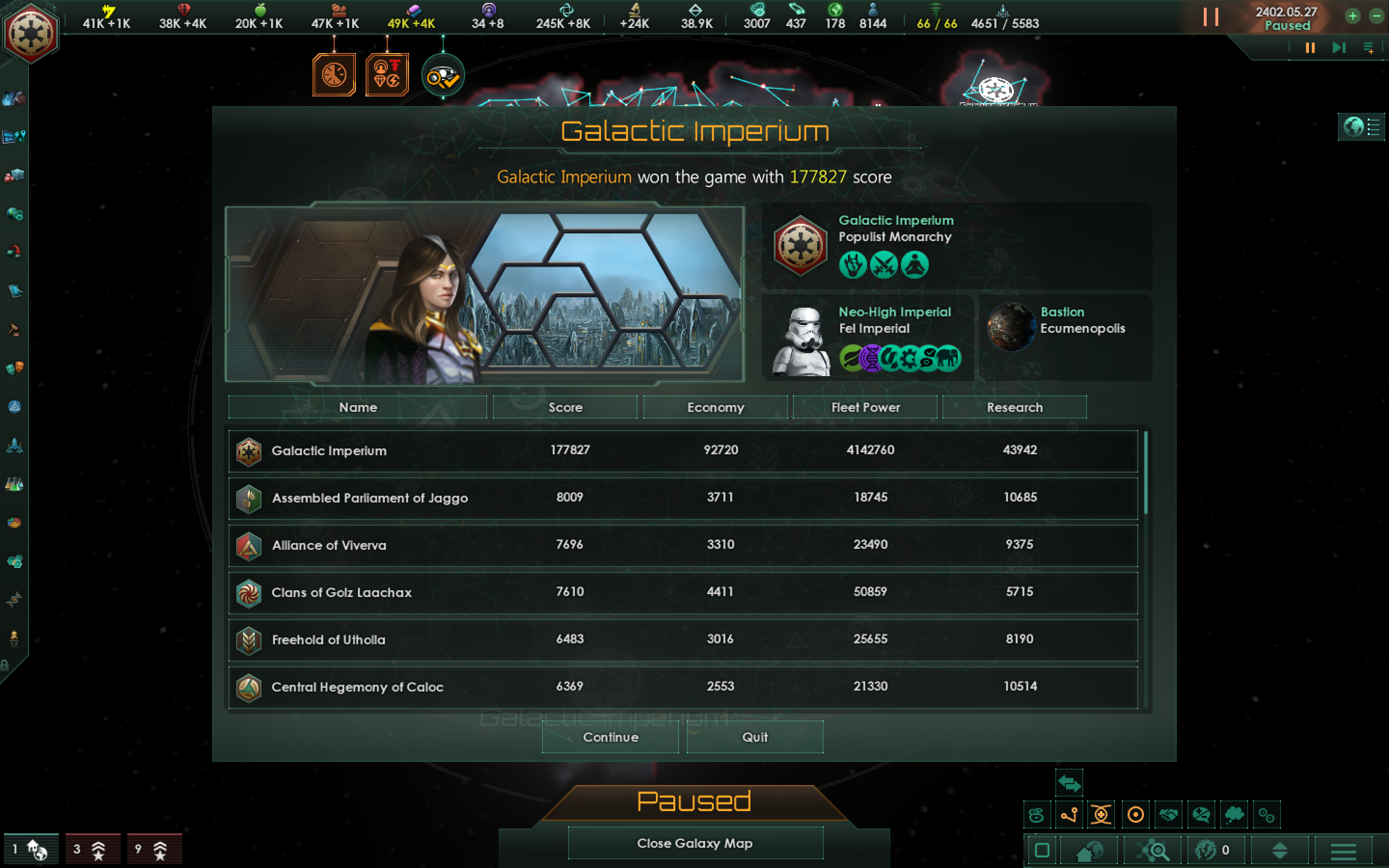Open the Technology research panel icon
1389x868 pixels.
tap(14, 485)
